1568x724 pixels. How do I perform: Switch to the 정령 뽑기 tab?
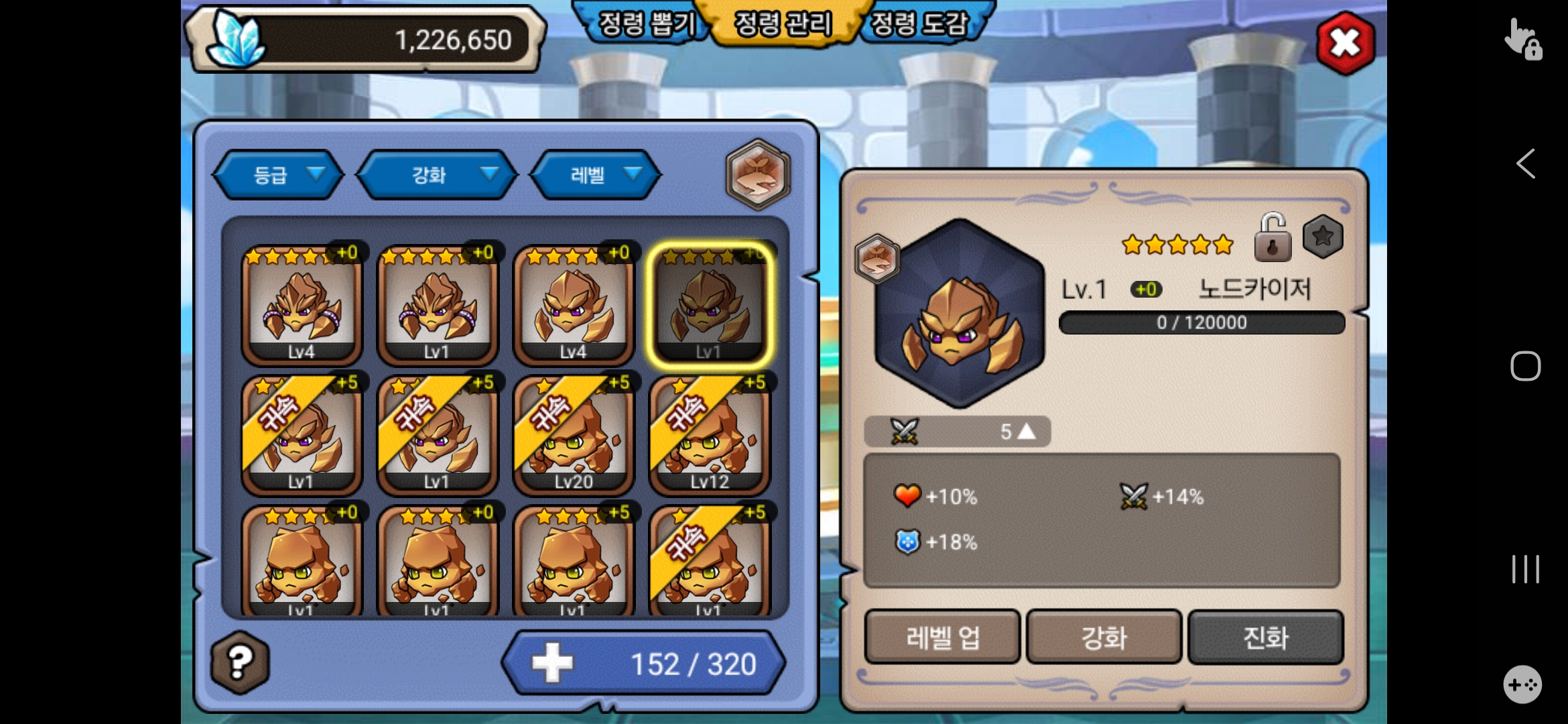pyautogui.click(x=645, y=24)
